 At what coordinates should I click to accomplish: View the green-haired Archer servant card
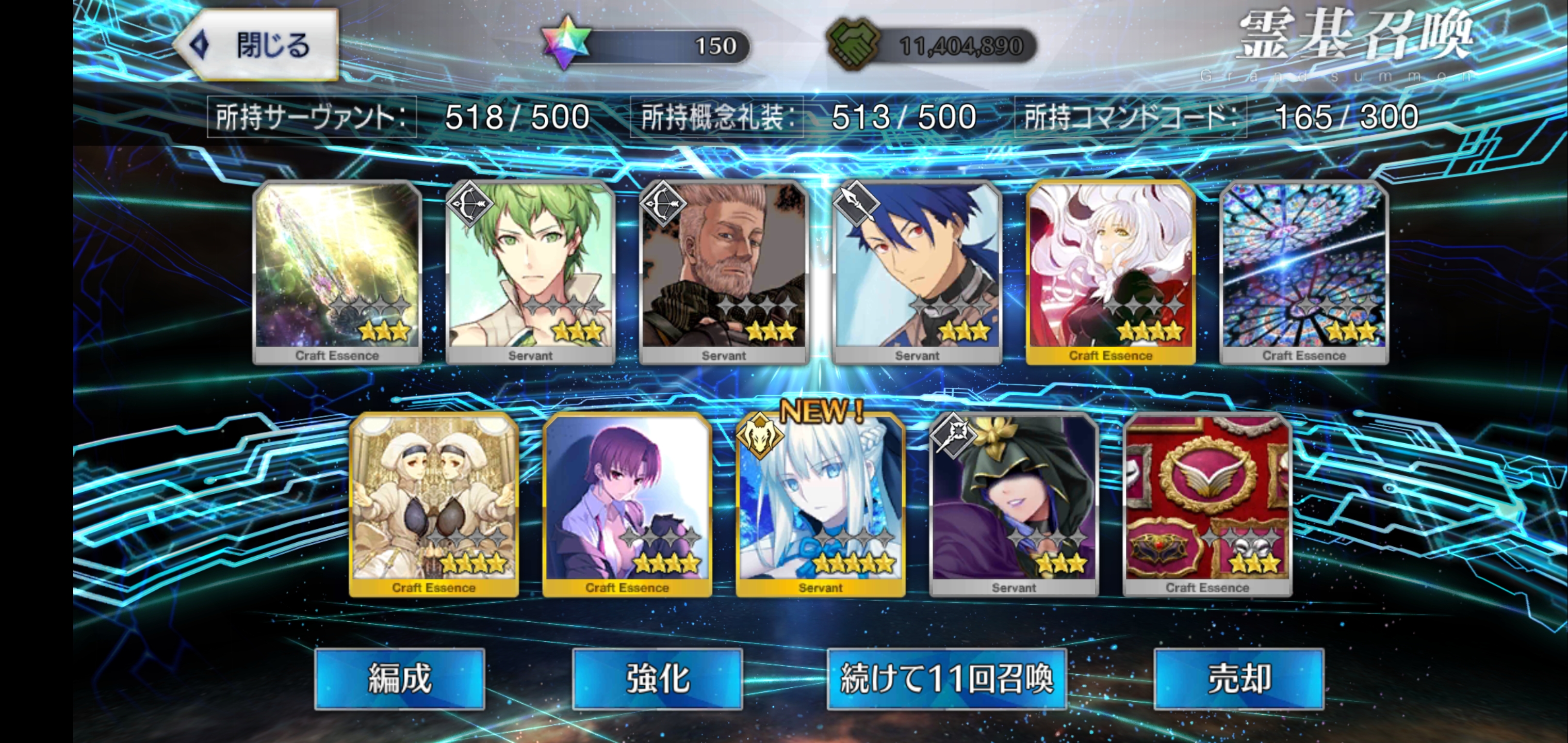[x=530, y=272]
